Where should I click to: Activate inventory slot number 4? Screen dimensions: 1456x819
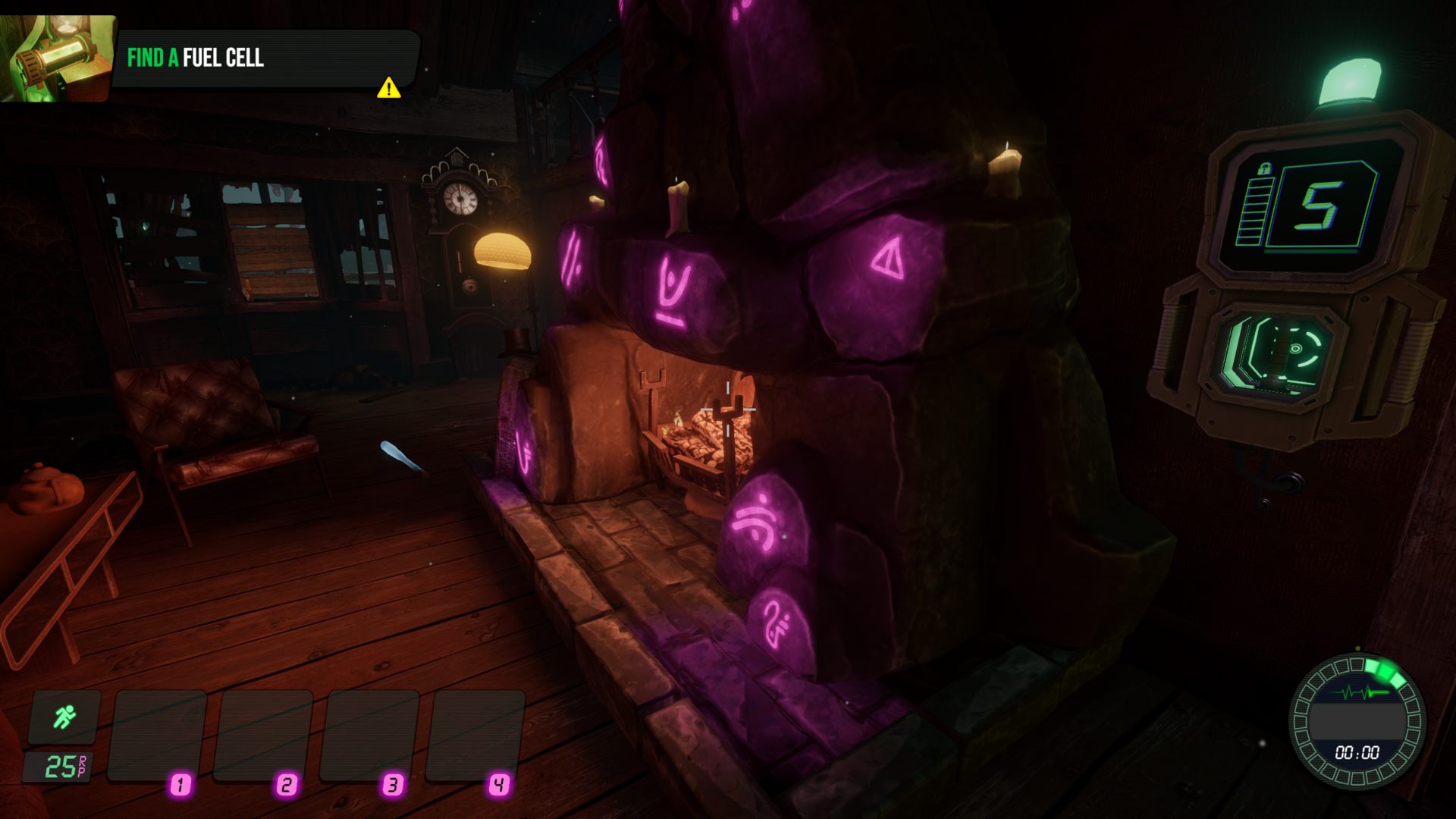point(476,736)
